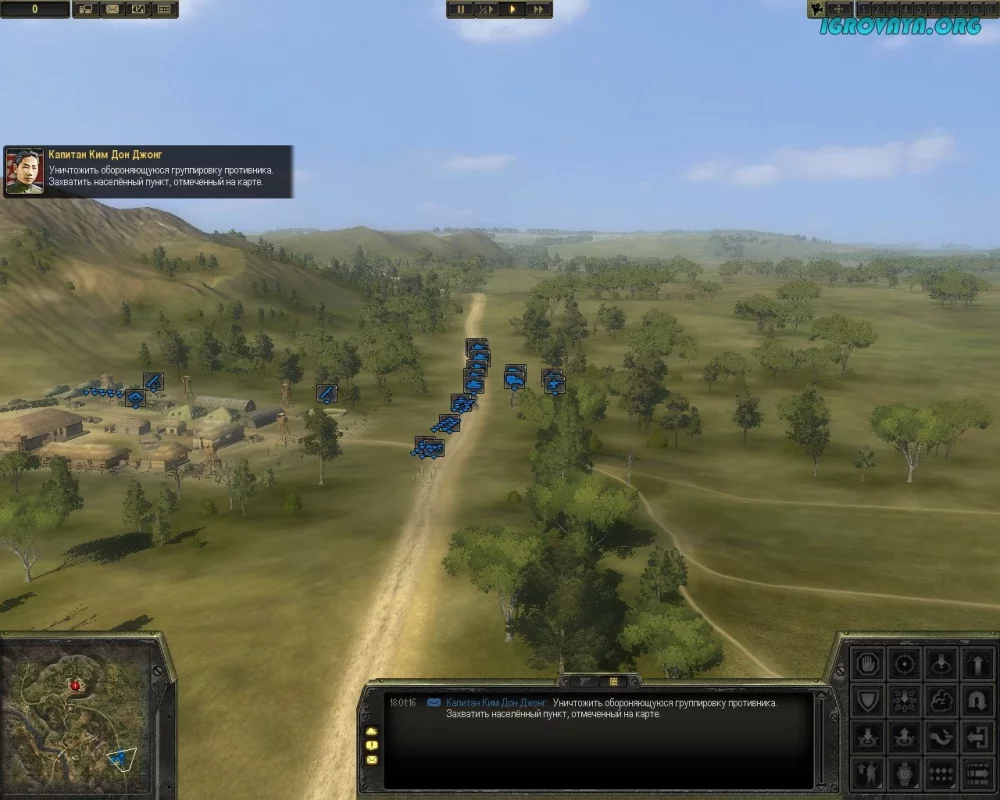
Task: Use the U-turn arrow command
Action: [x=978, y=700]
